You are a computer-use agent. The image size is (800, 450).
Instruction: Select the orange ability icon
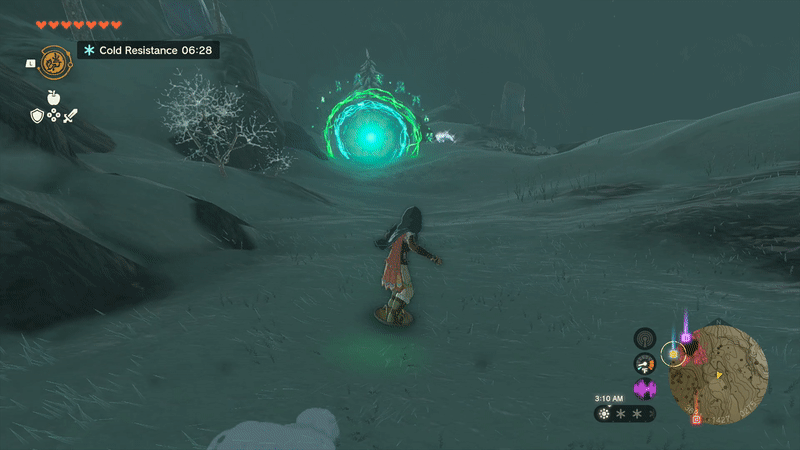53,63
